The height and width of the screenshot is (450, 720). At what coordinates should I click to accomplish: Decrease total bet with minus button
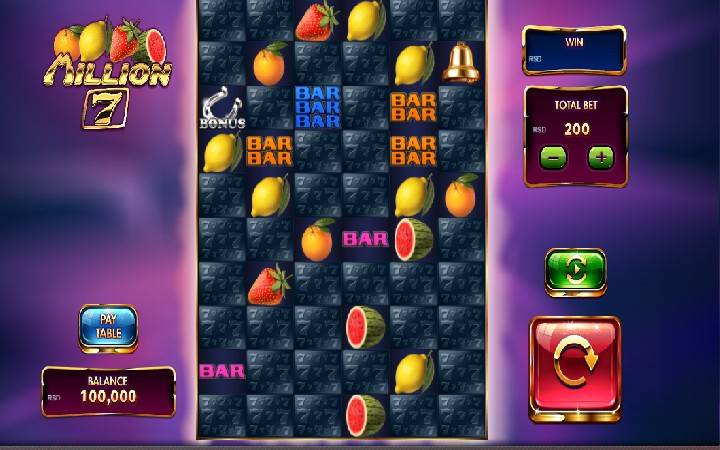pos(553,157)
